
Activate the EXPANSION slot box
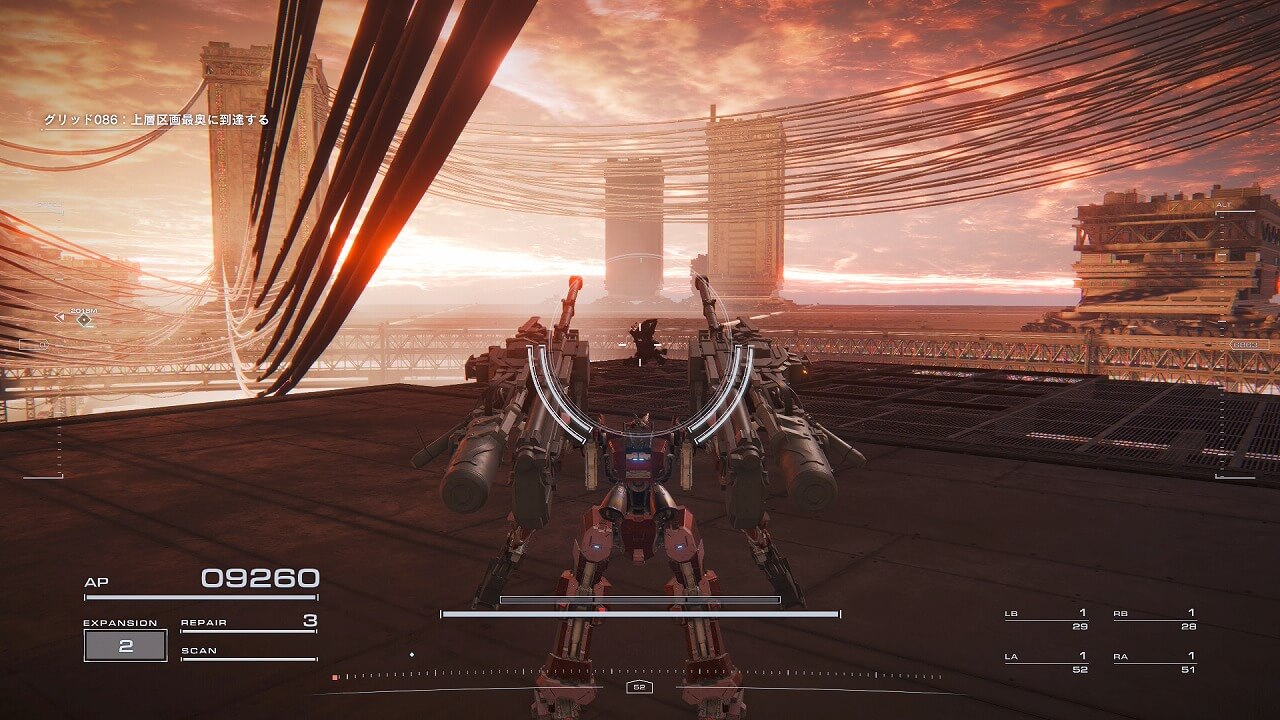(125, 646)
